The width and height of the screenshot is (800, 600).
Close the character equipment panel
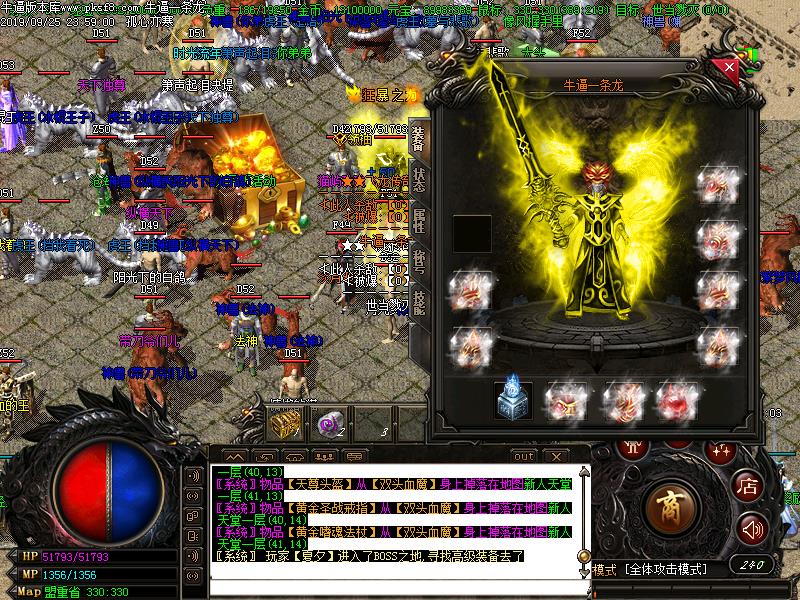point(730,68)
